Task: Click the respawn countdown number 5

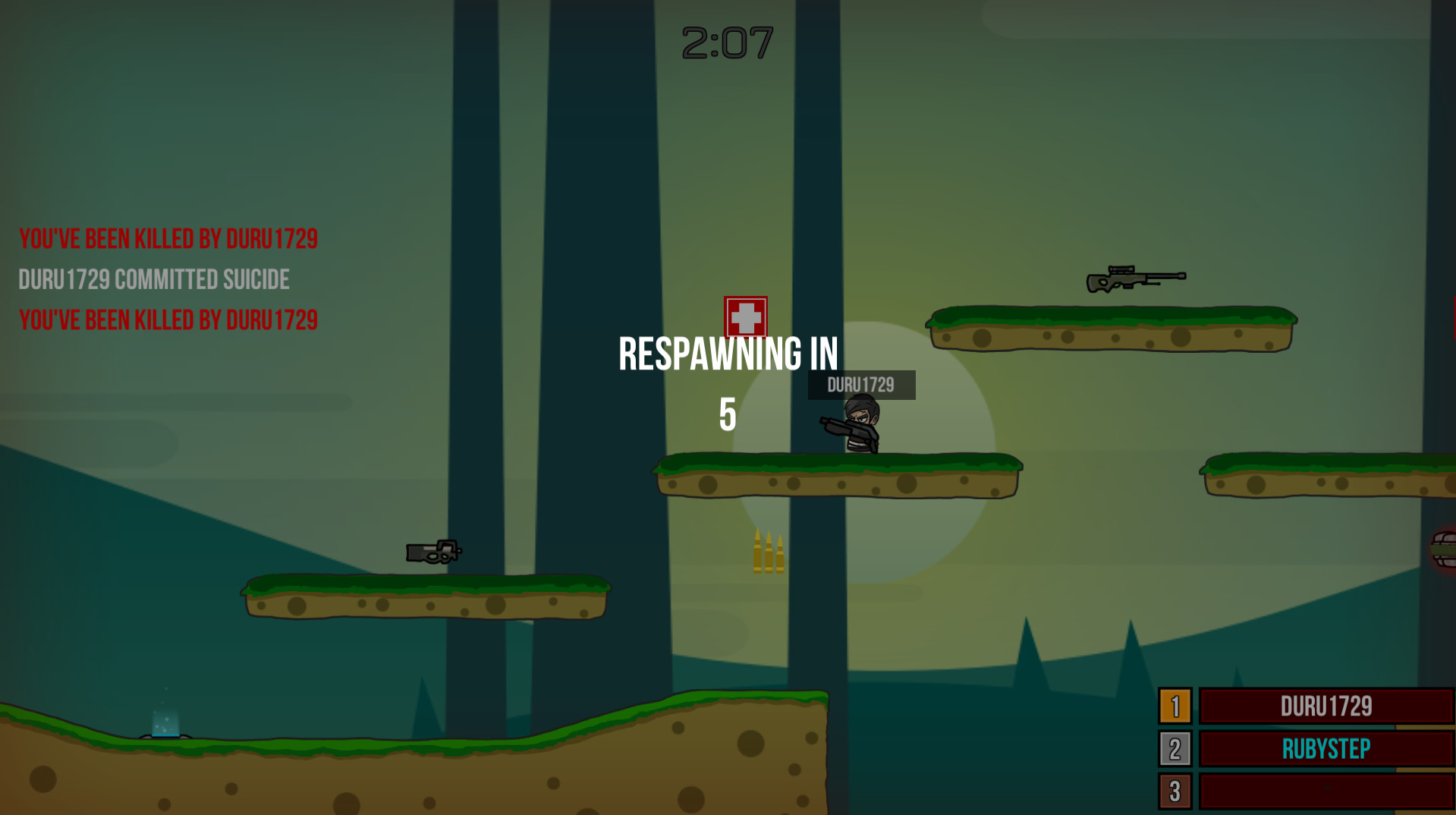Action: (x=728, y=416)
